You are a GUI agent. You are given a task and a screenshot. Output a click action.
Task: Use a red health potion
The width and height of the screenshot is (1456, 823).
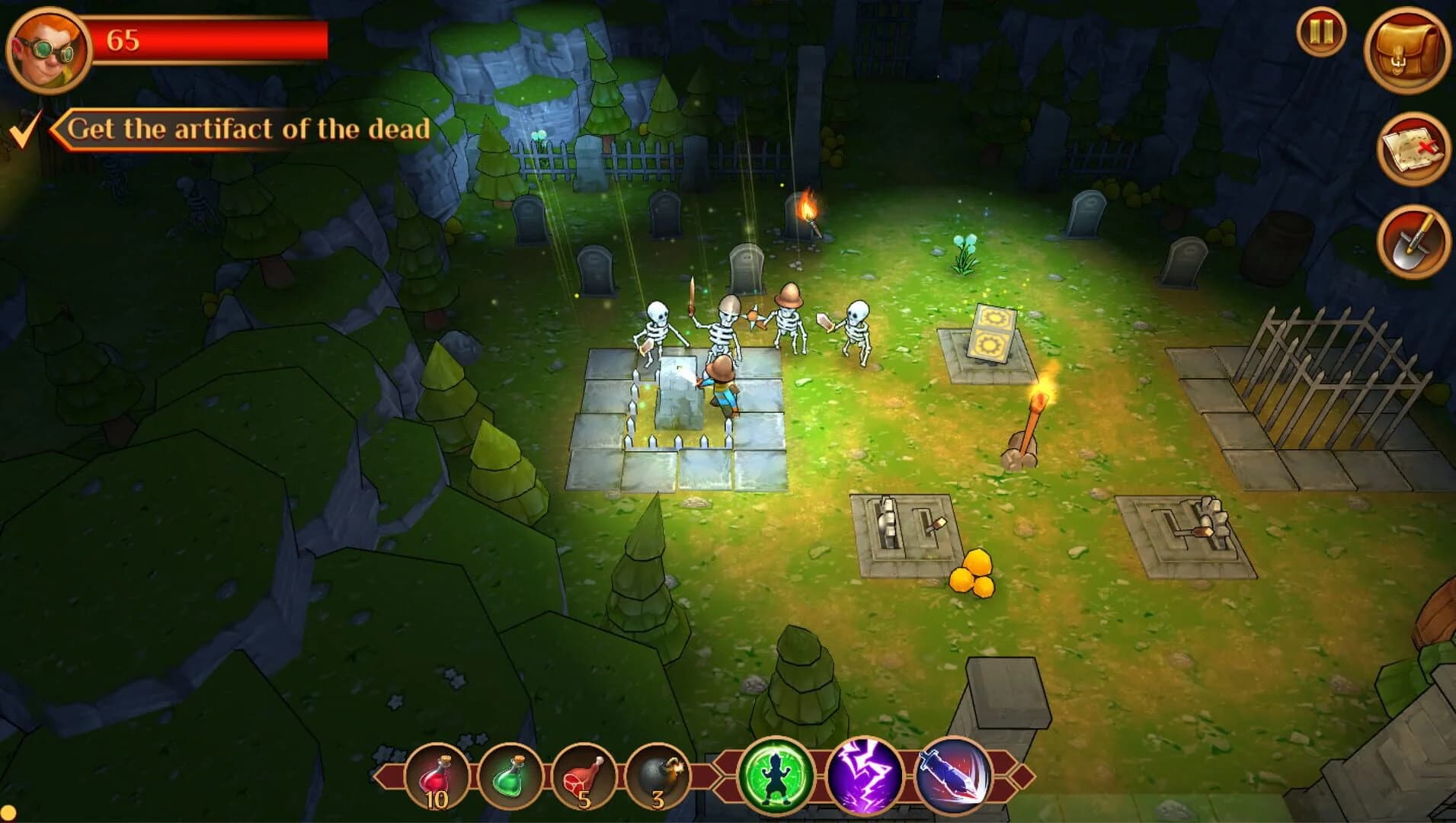tap(438, 776)
